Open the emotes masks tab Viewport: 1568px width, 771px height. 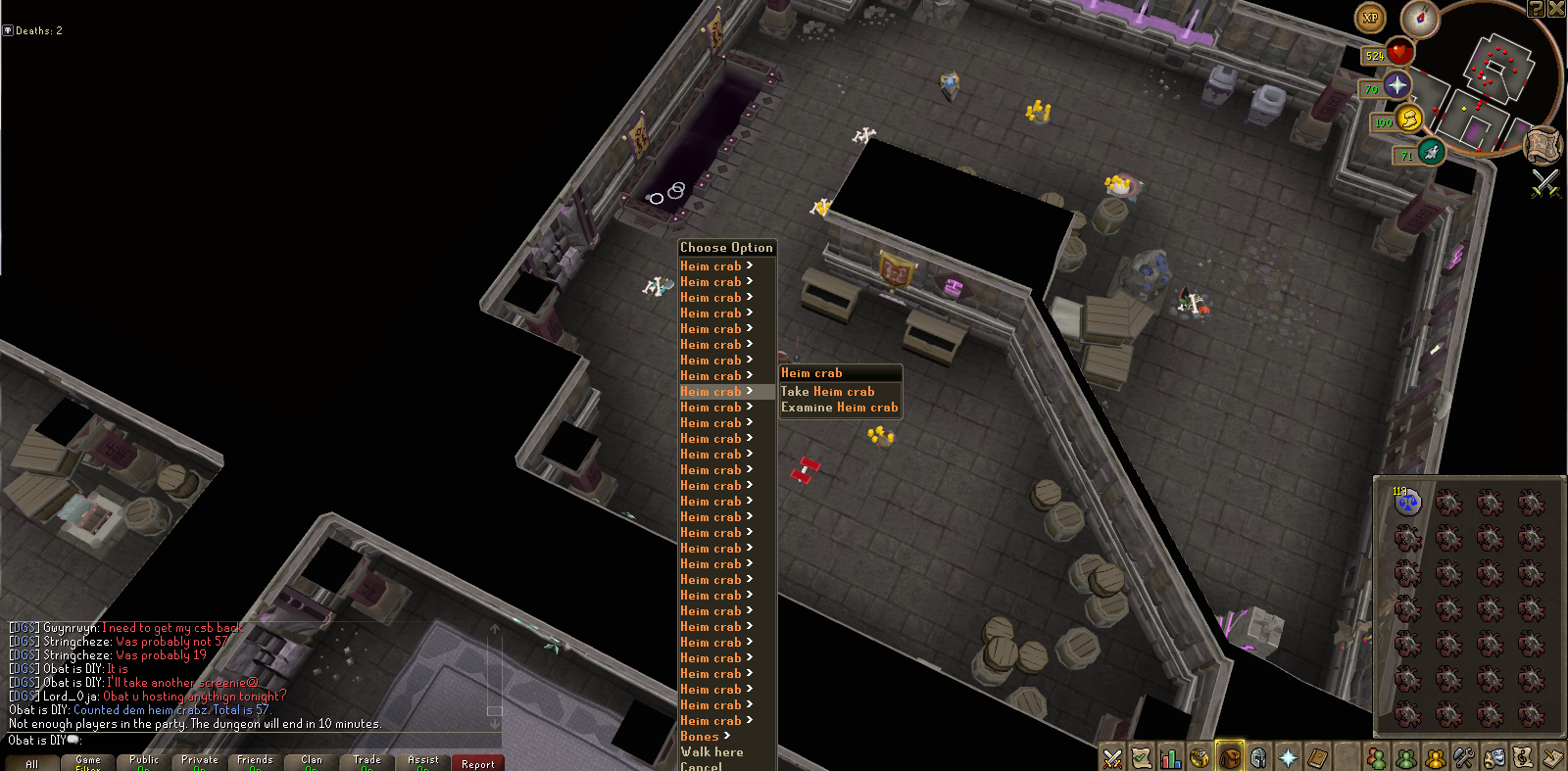coord(1494,756)
